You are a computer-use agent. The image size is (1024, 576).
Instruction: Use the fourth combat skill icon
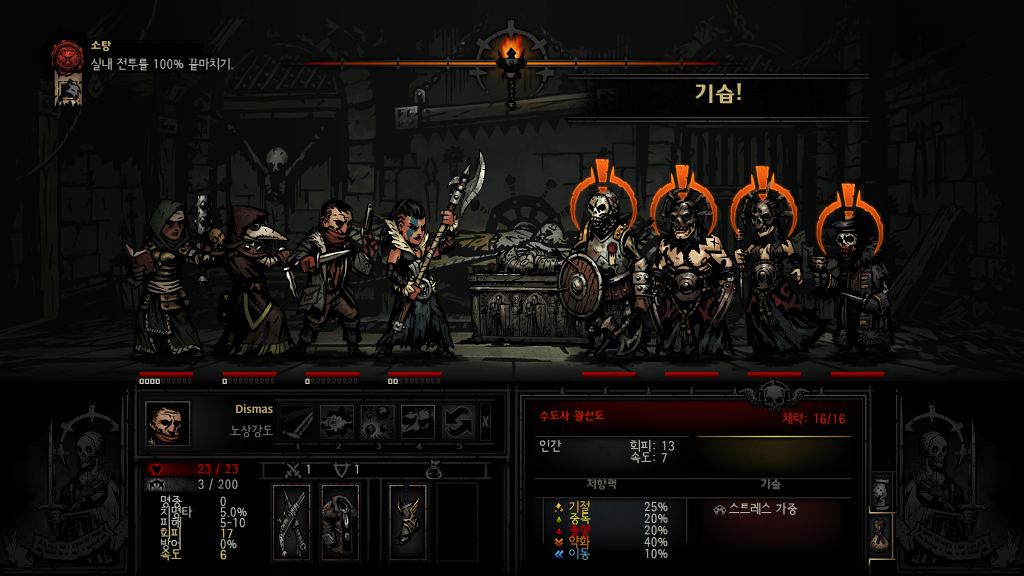pos(419,422)
